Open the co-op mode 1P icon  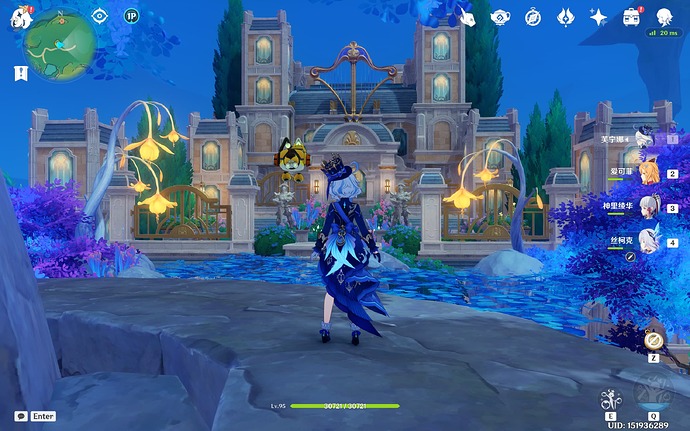(131, 15)
